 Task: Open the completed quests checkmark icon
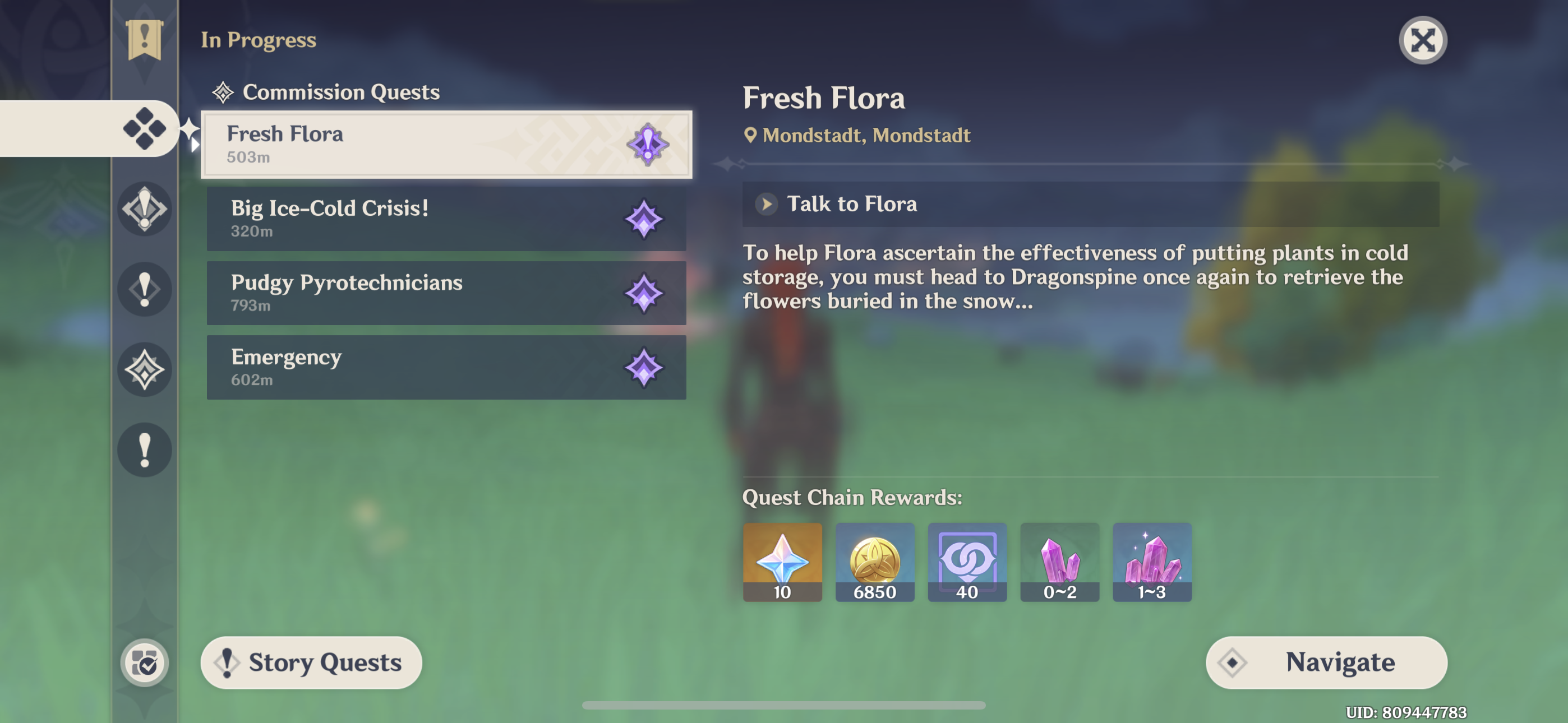coord(144,662)
